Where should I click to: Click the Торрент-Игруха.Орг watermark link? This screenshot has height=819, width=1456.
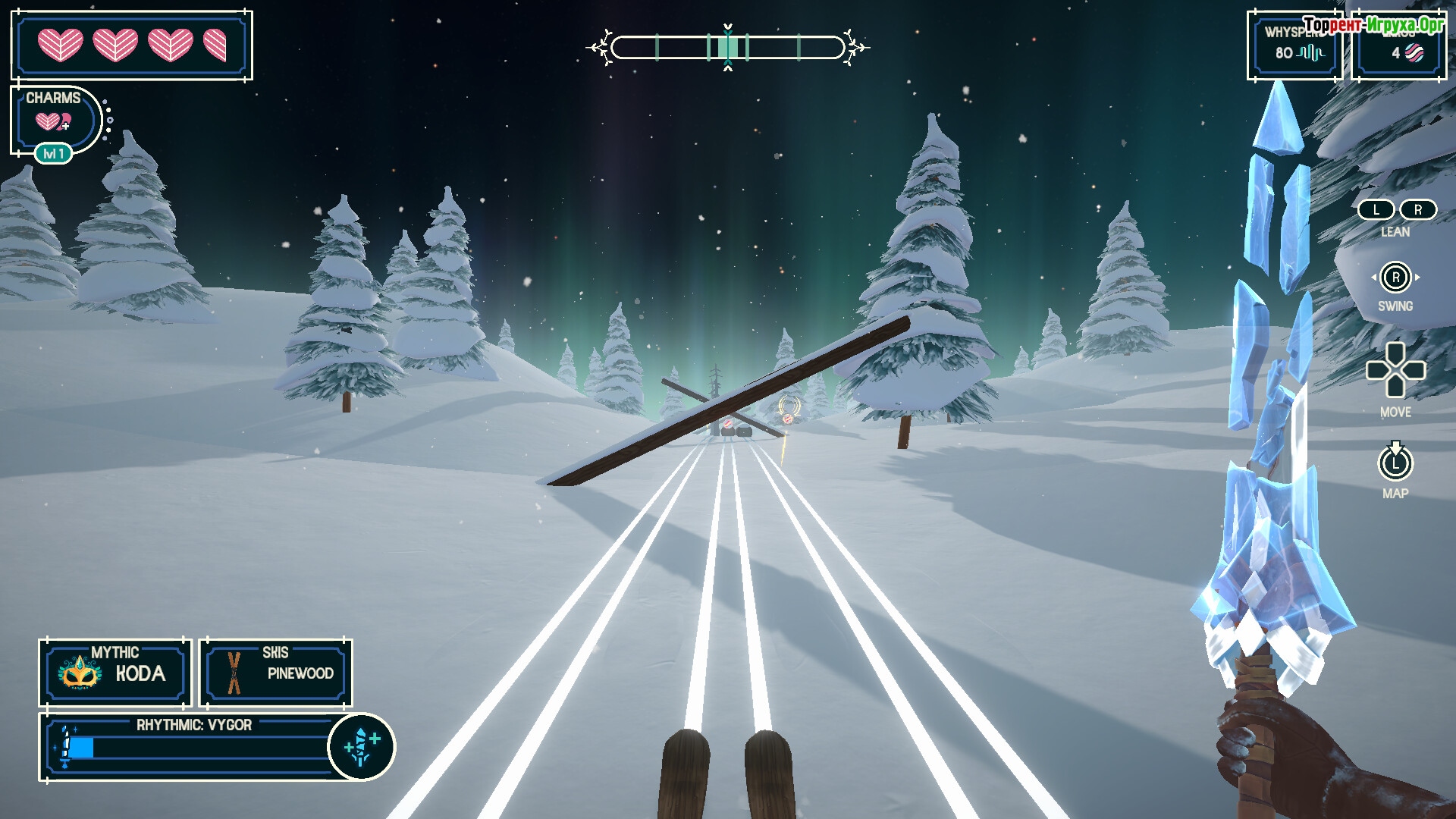point(1373,25)
